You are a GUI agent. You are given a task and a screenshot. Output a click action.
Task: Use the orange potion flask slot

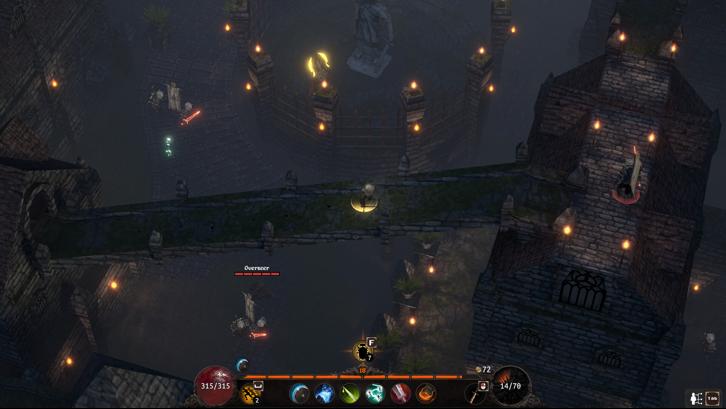coord(253,392)
